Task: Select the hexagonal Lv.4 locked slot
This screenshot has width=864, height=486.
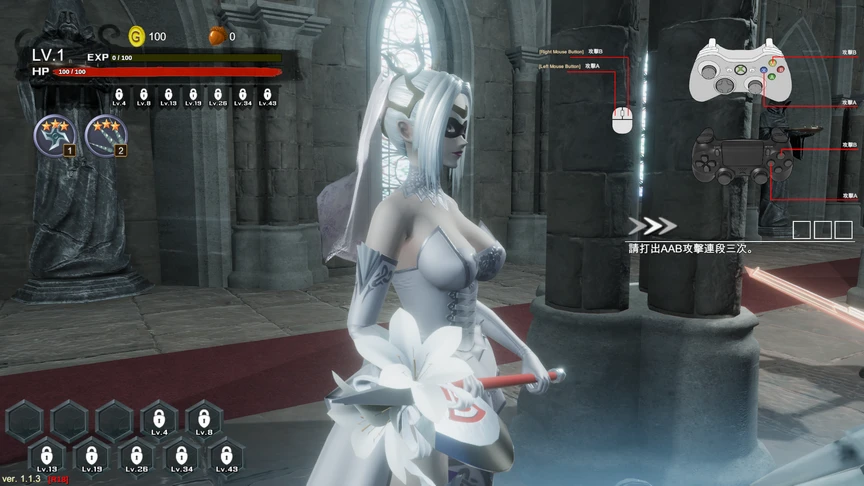Action: point(159,420)
